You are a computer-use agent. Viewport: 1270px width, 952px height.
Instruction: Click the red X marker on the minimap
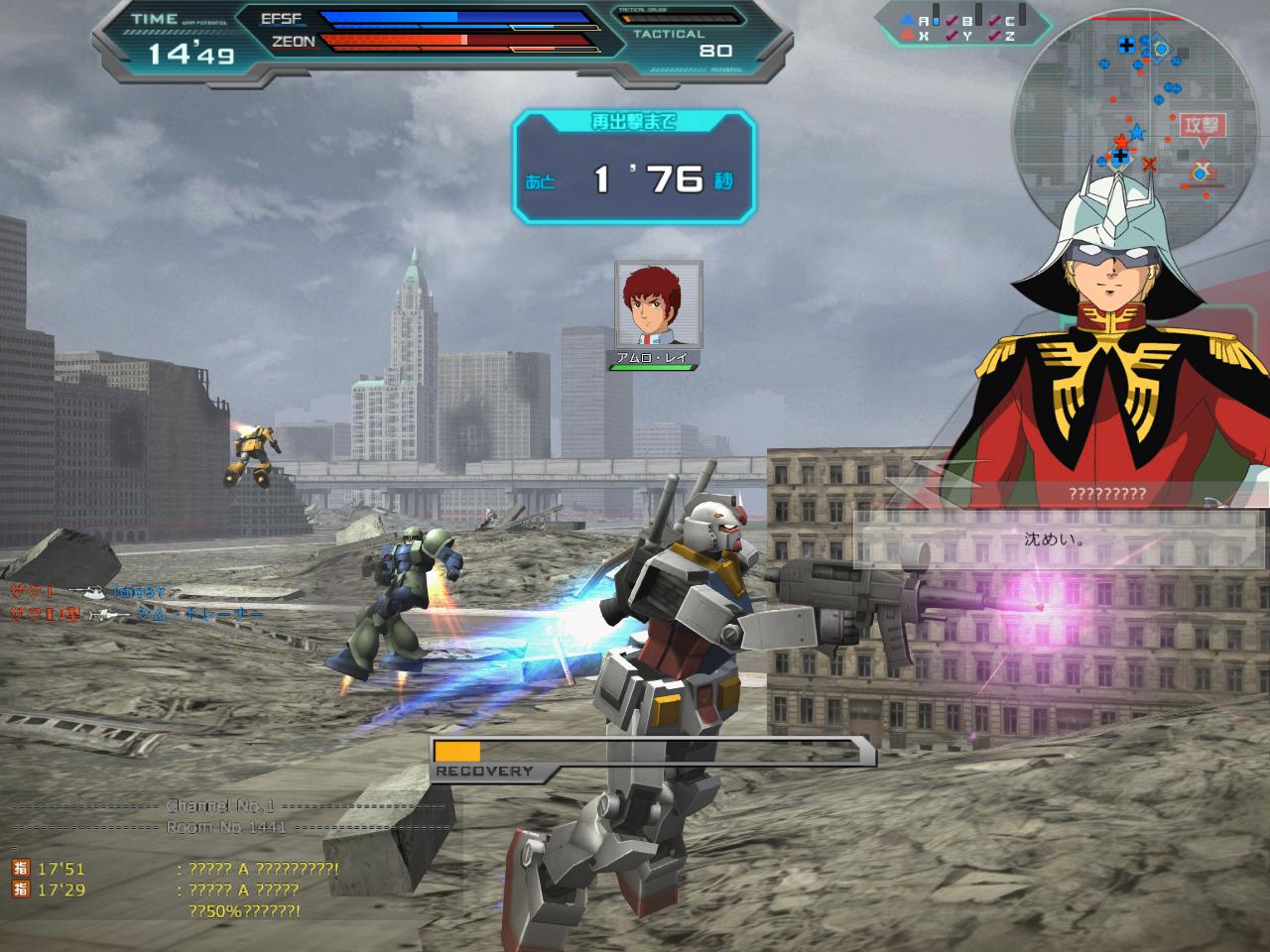point(1149,164)
